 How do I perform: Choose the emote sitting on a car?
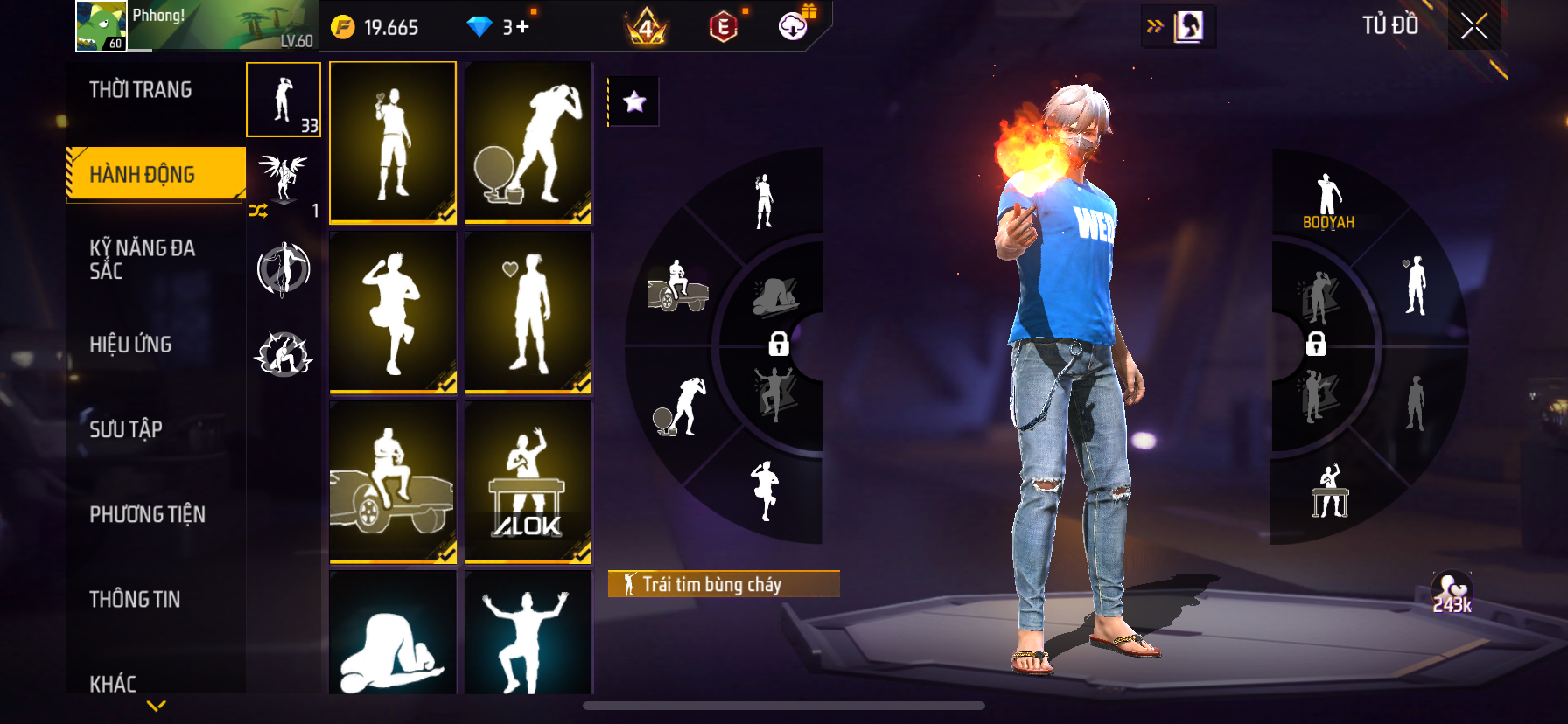[393, 481]
